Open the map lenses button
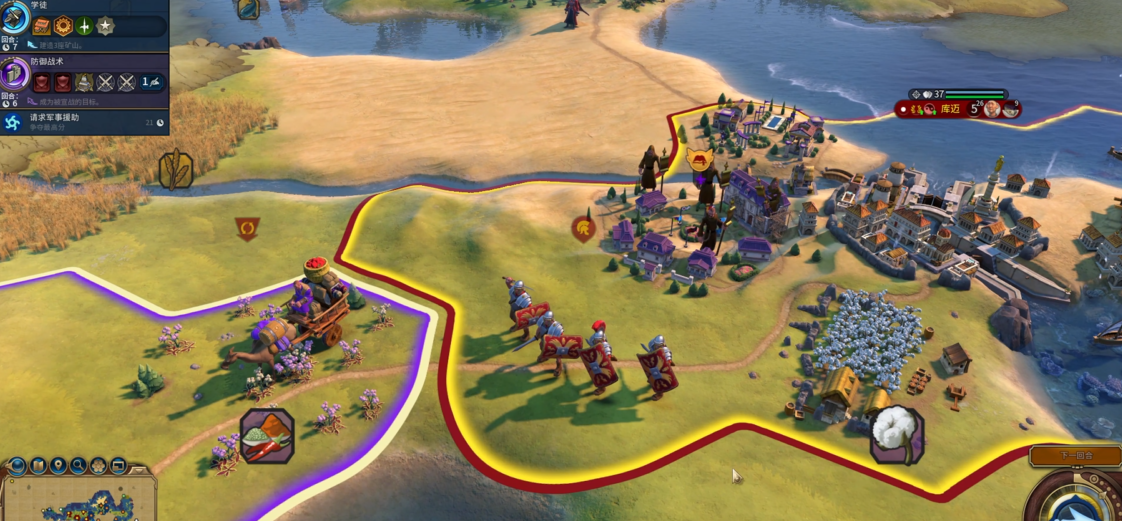Screen dimensions: 1122x521 pos(38,466)
